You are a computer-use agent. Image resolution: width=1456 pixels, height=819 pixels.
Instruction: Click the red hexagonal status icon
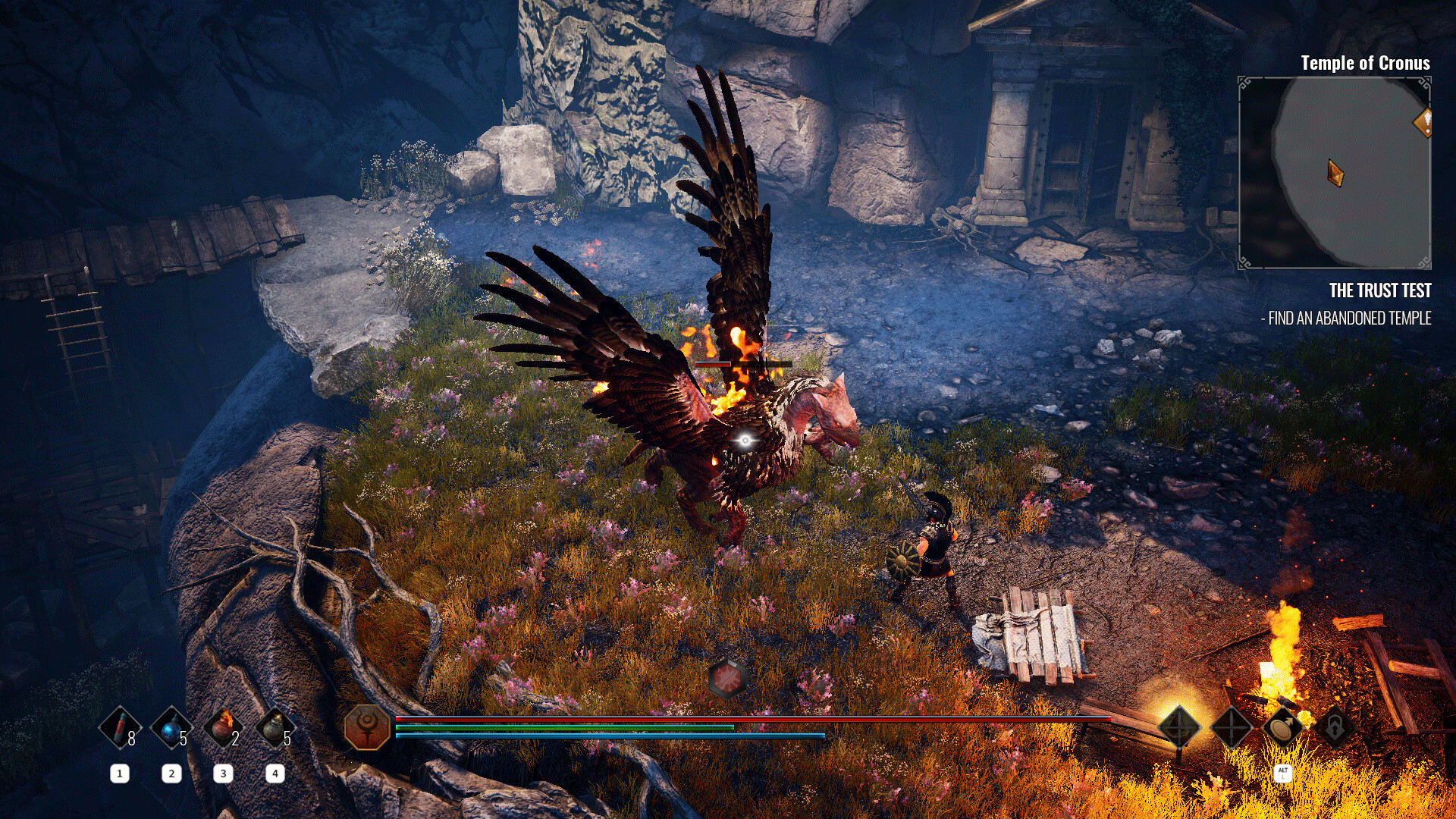point(726,677)
